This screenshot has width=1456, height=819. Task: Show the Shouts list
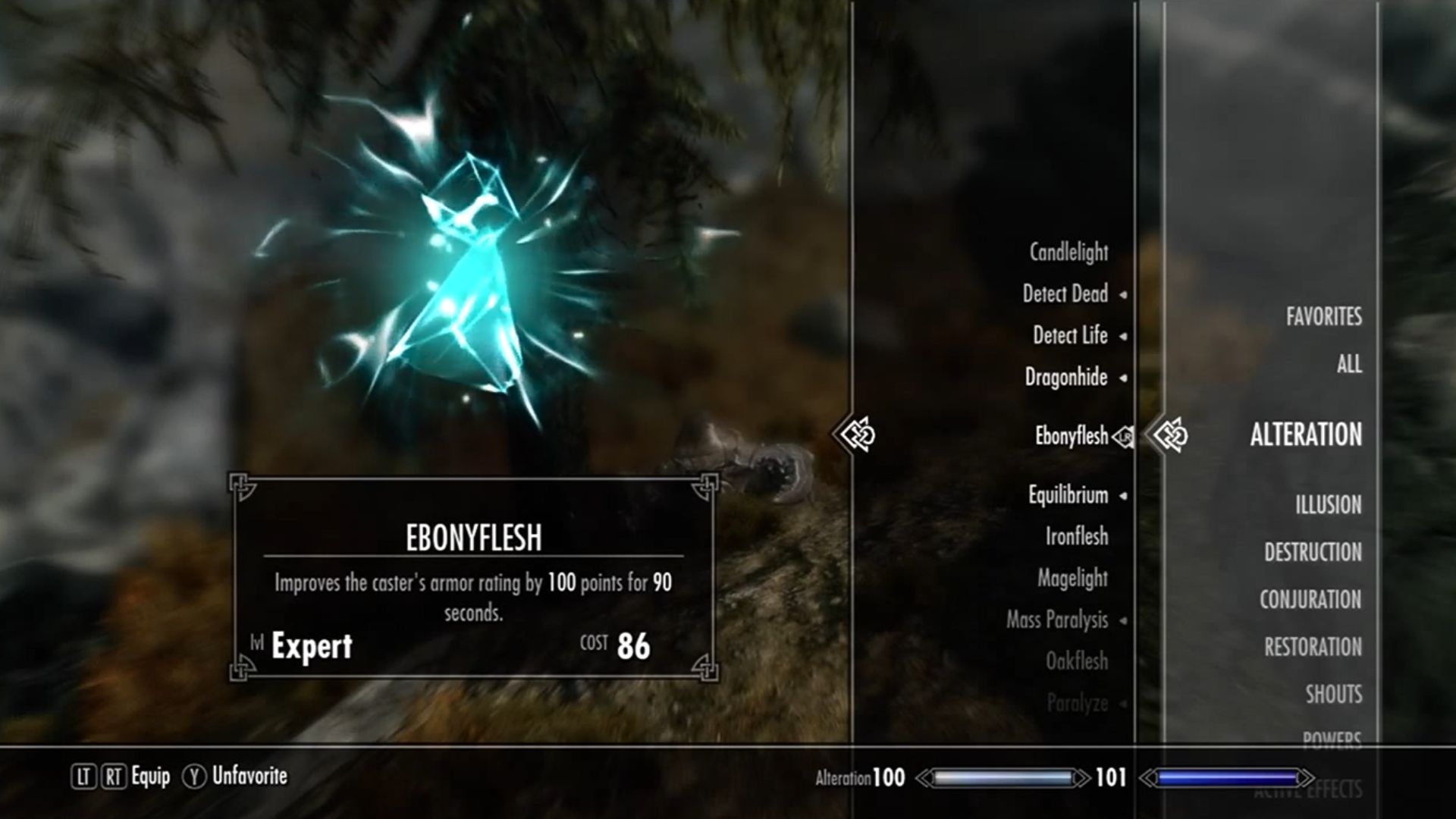[x=1333, y=694]
